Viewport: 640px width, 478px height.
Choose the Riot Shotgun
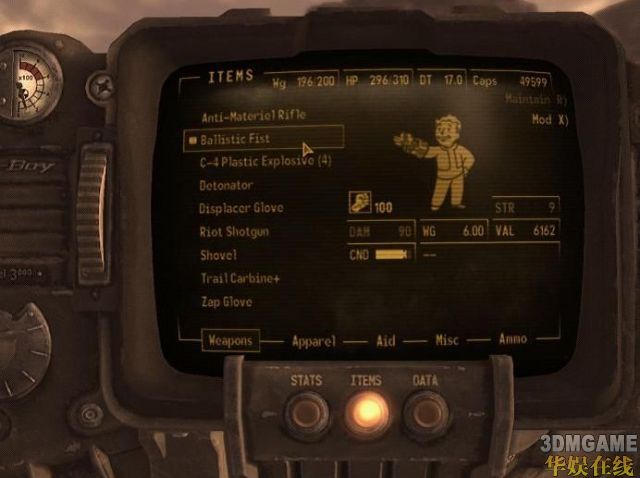234,232
